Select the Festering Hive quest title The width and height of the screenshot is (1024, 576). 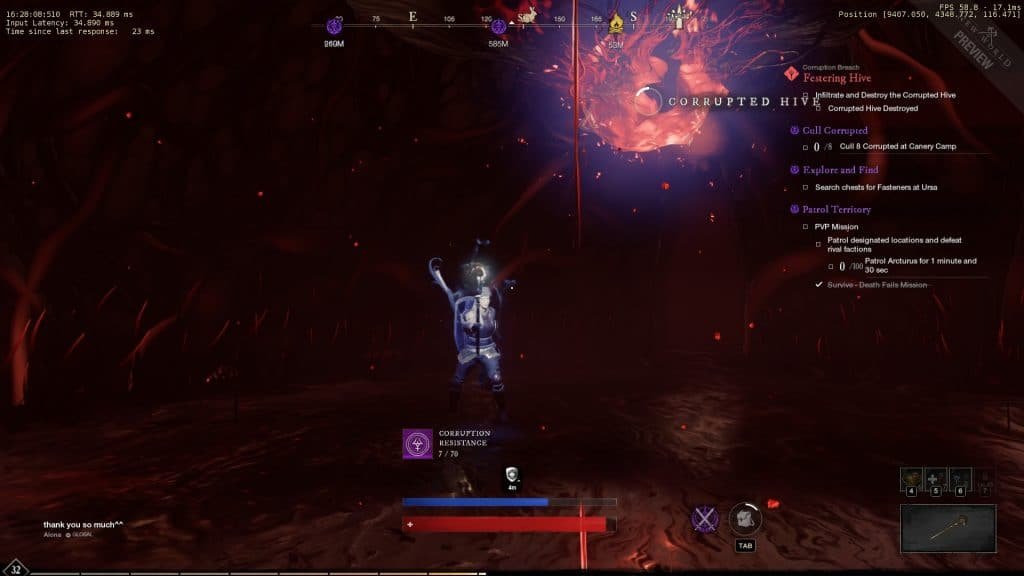837,78
